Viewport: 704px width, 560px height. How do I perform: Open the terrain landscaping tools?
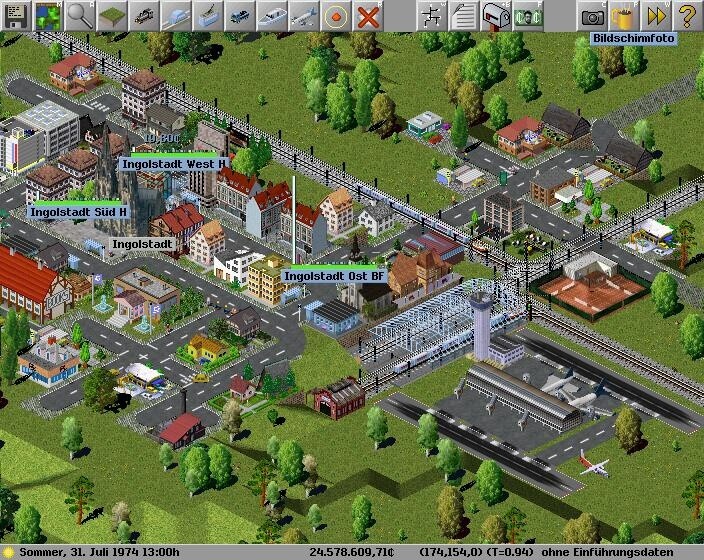point(112,15)
